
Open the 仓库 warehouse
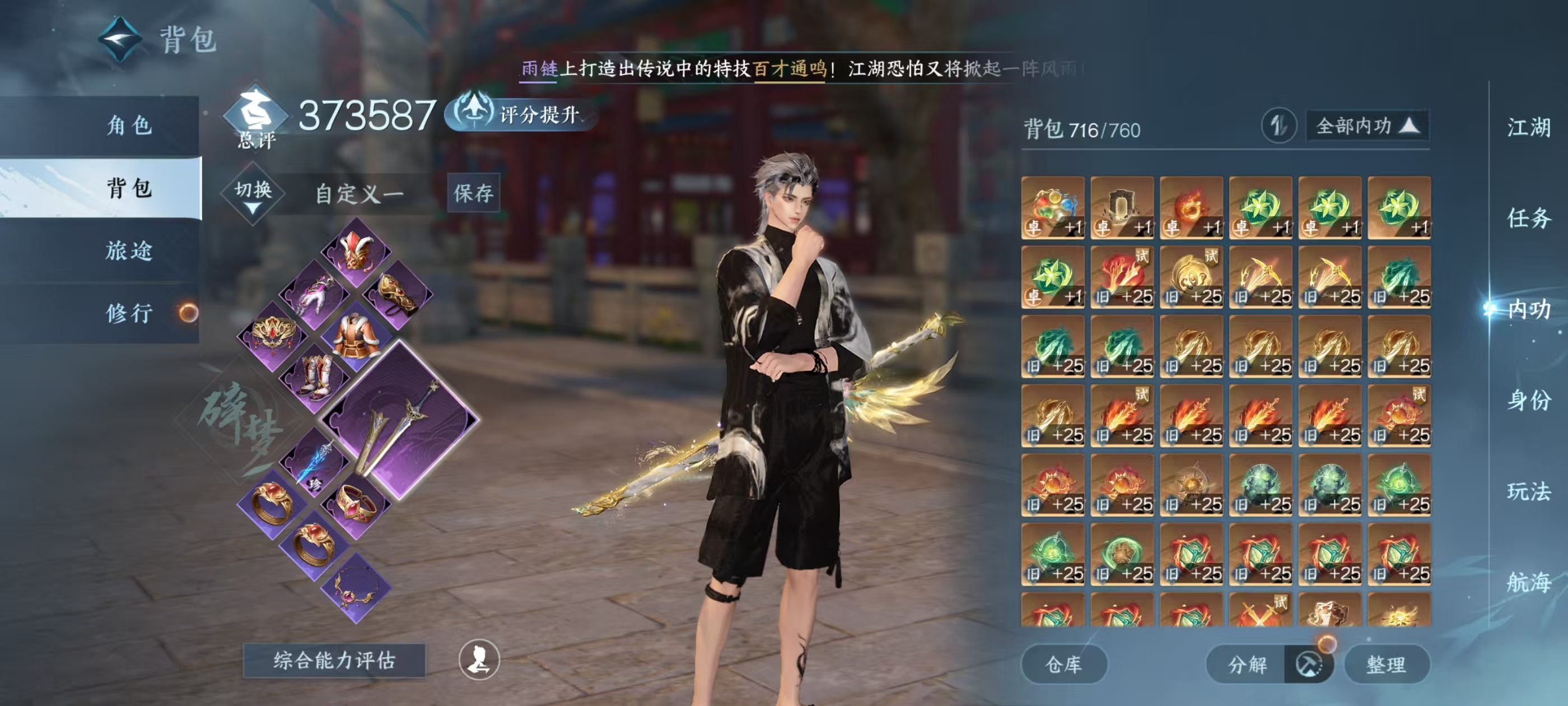point(1063,664)
